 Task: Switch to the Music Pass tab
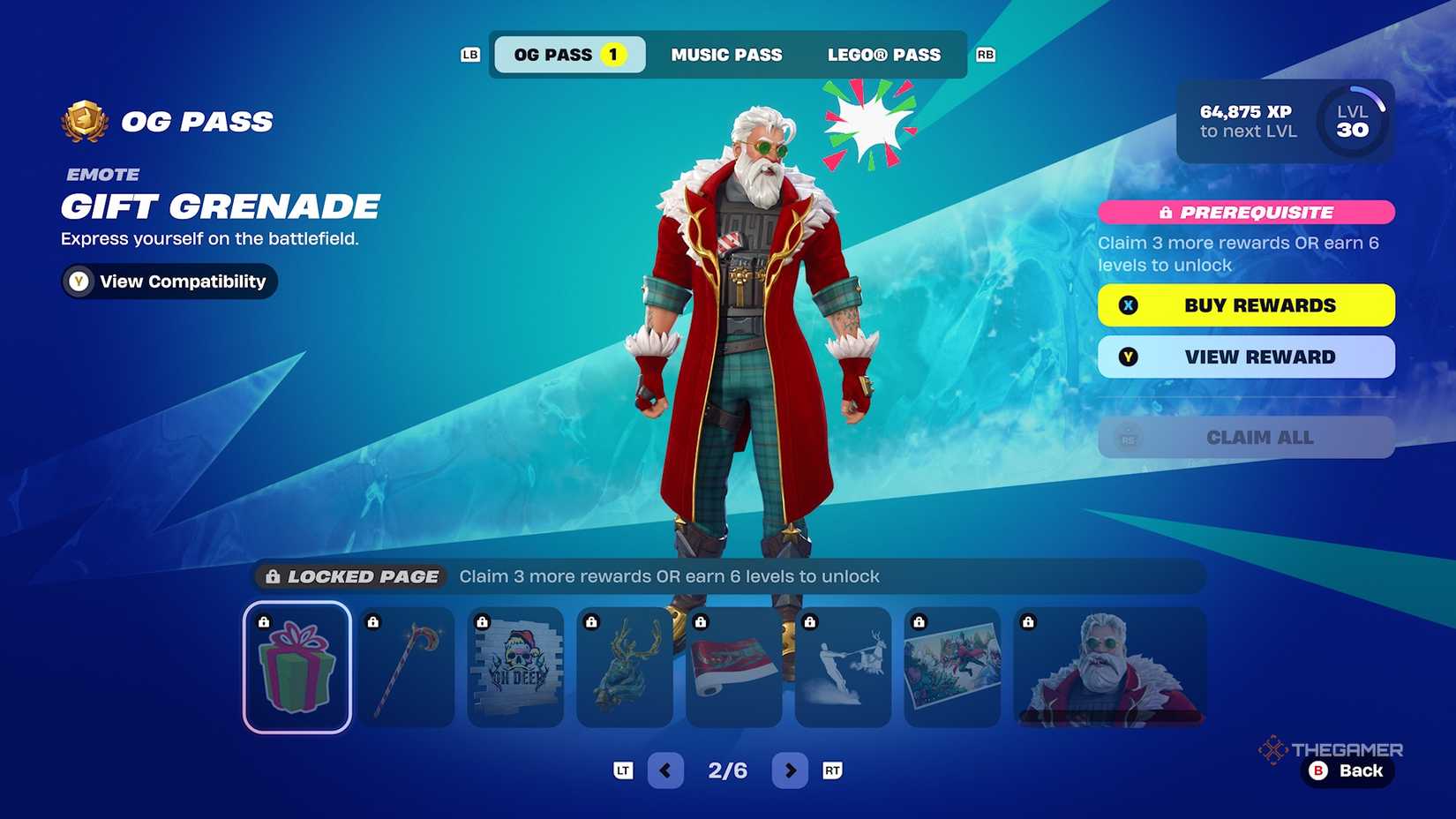(x=727, y=55)
